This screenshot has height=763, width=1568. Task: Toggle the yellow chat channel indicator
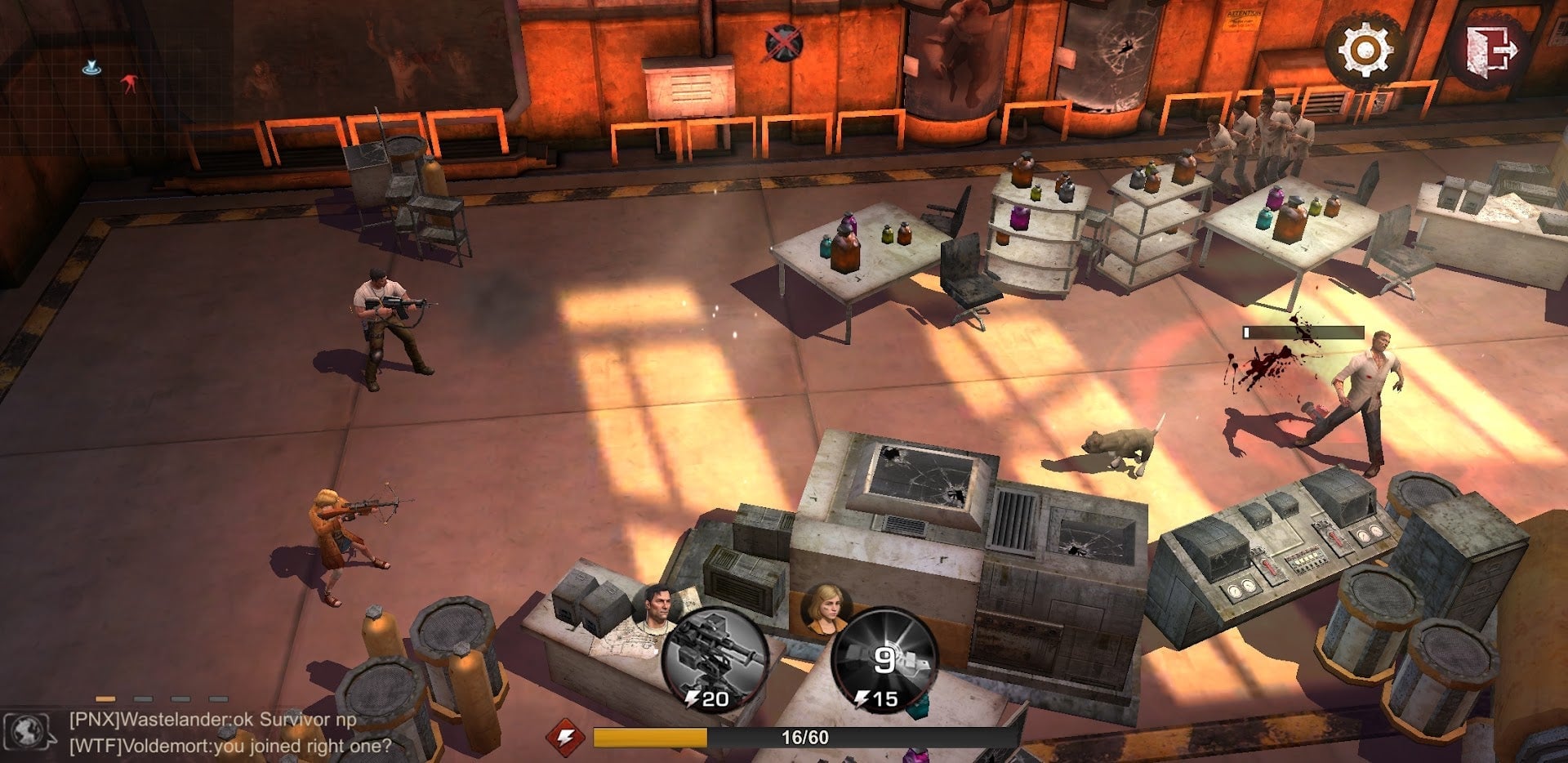(x=105, y=699)
